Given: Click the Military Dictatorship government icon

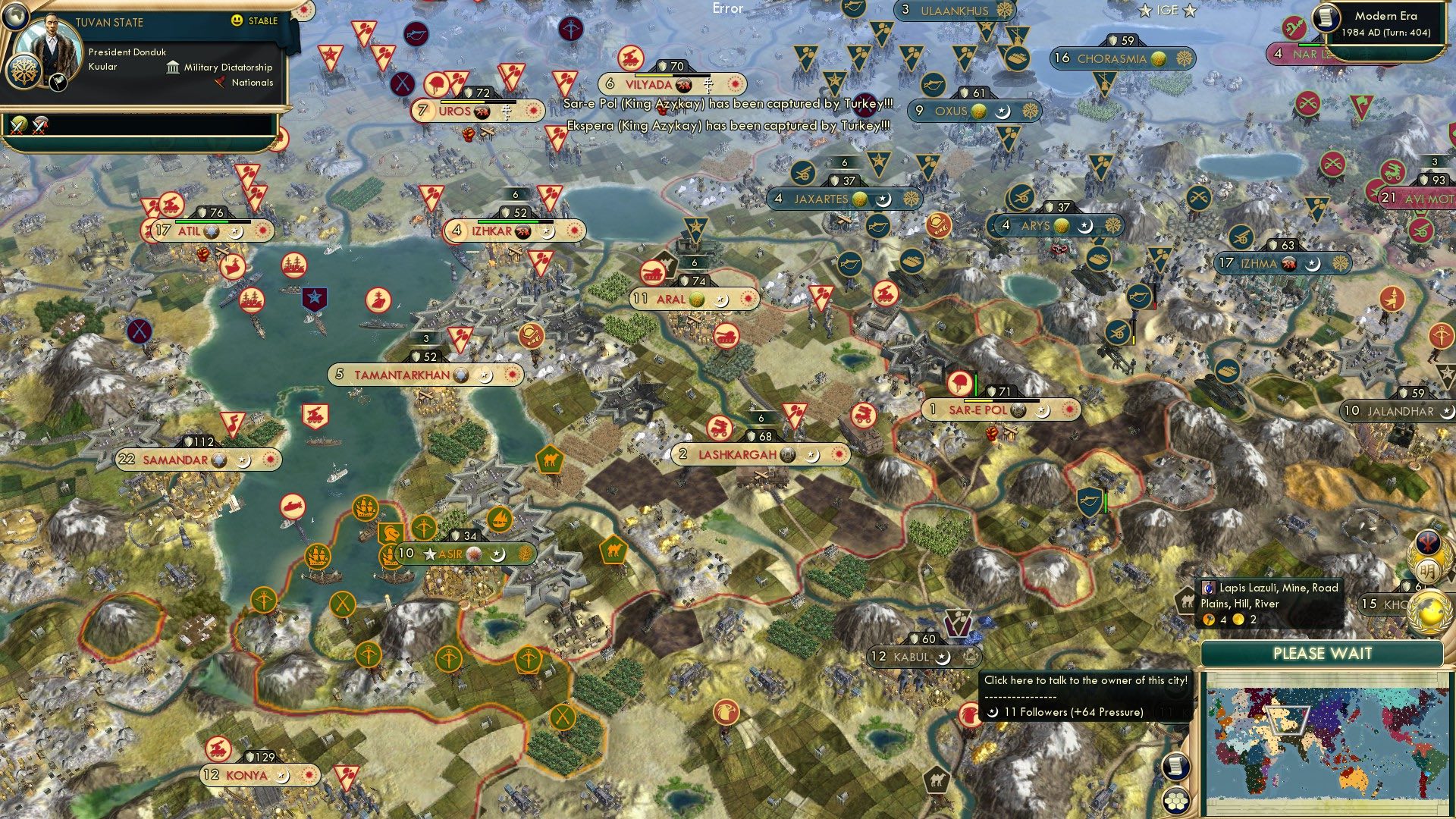Looking at the screenshot, I should coord(173,68).
